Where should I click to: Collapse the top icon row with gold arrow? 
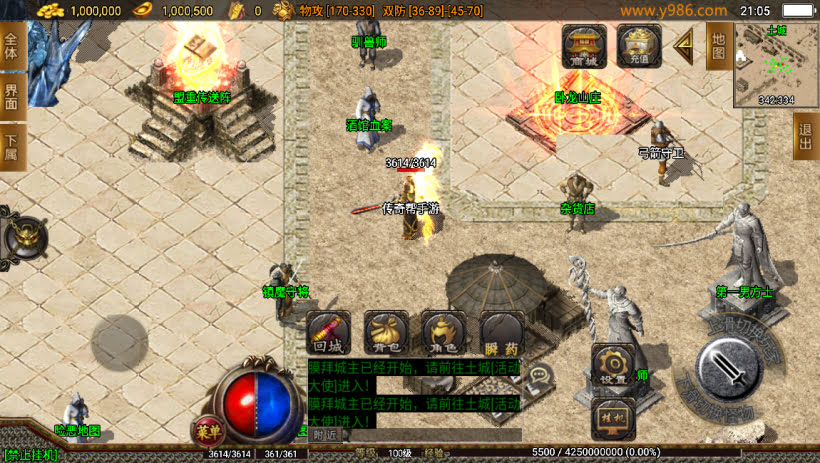[x=684, y=46]
